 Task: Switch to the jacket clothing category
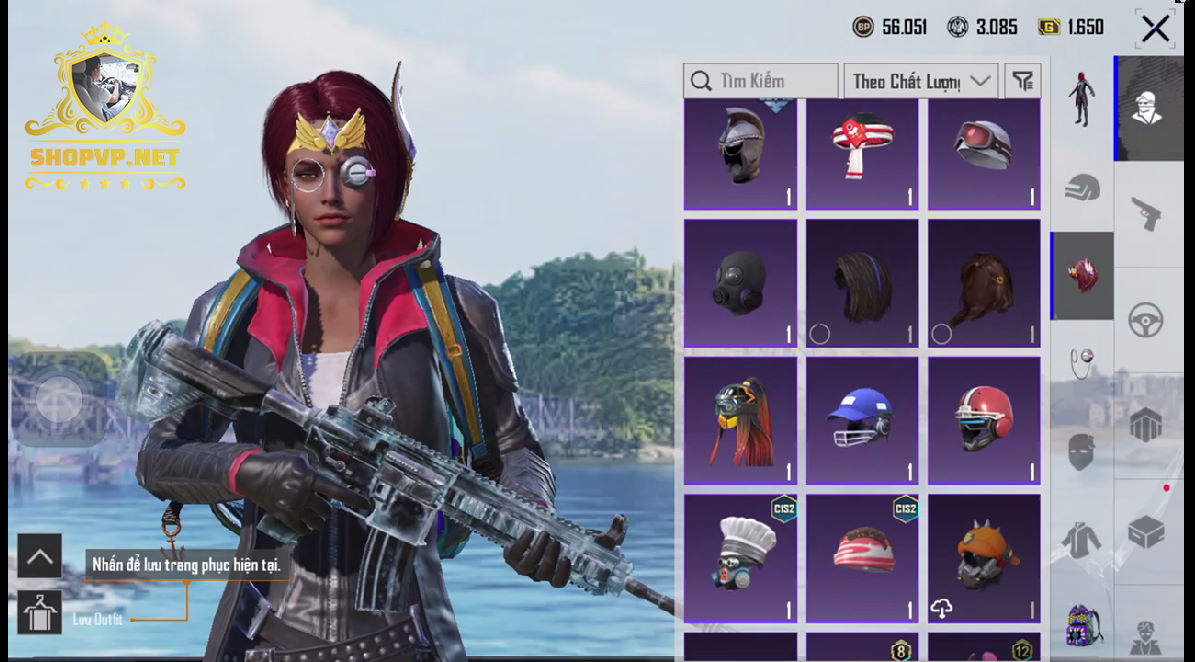(1081, 540)
